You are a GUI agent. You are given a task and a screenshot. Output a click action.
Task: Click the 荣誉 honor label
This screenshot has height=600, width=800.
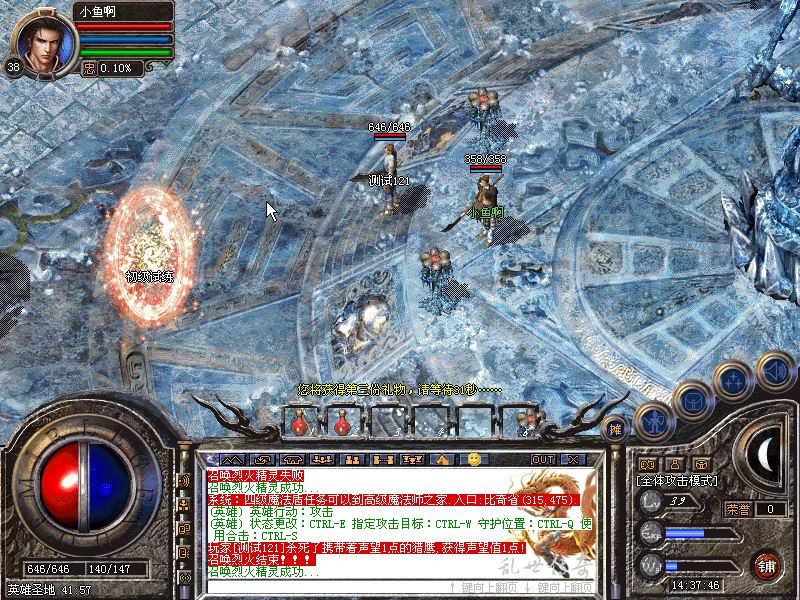click(x=738, y=509)
